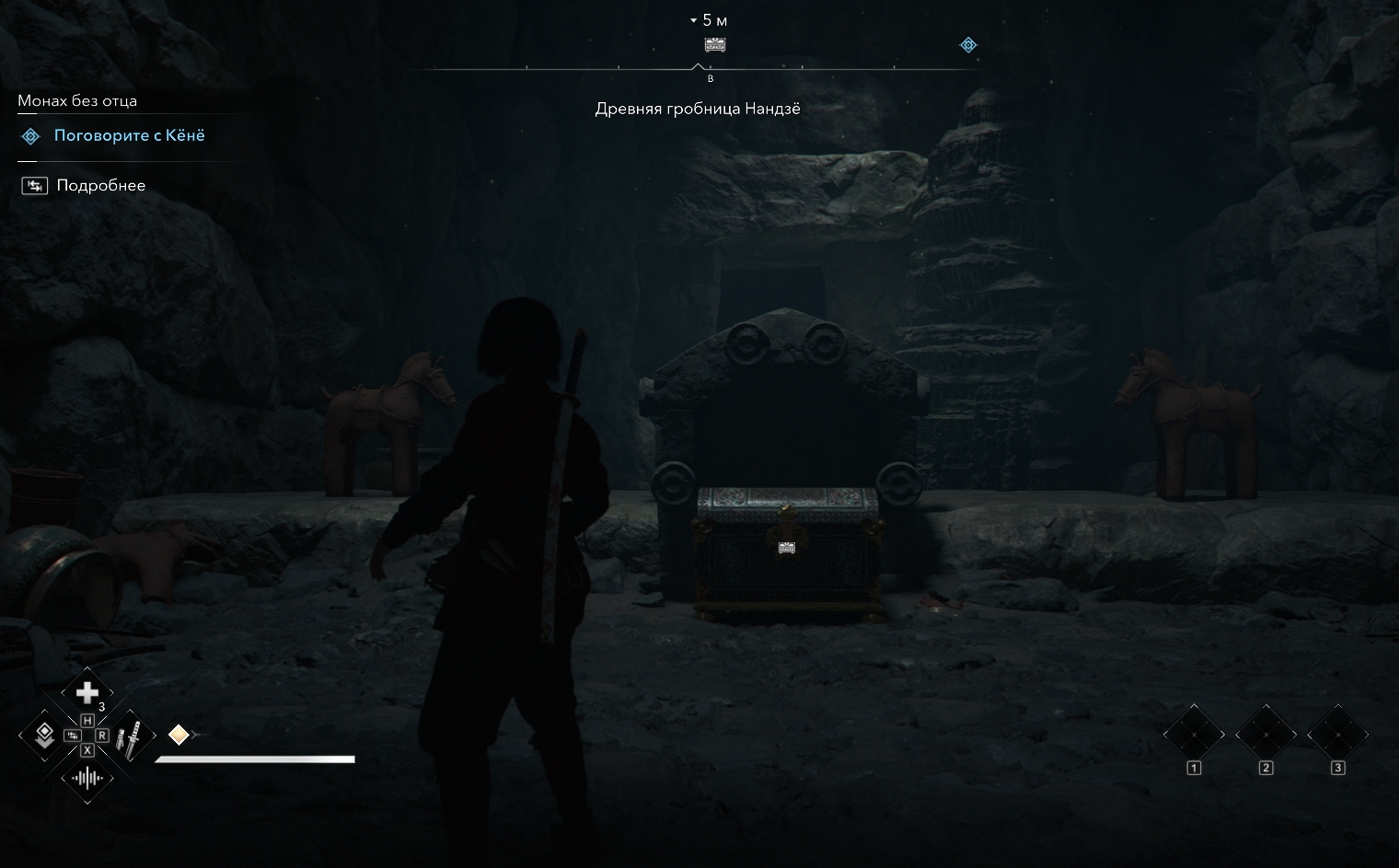This screenshot has height=868, width=1399.
Task: Click the blue quest marker on compass
Action: click(x=968, y=44)
